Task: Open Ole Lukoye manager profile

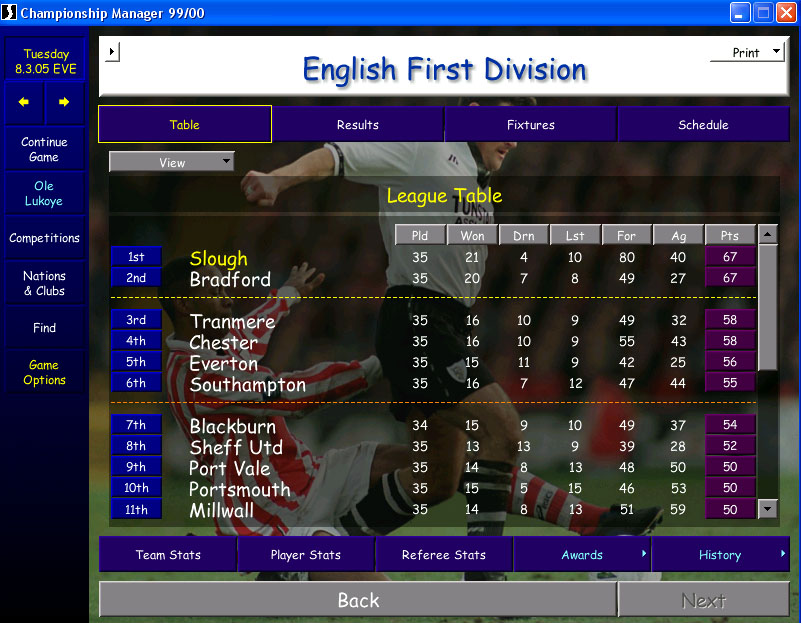Action: (44, 194)
